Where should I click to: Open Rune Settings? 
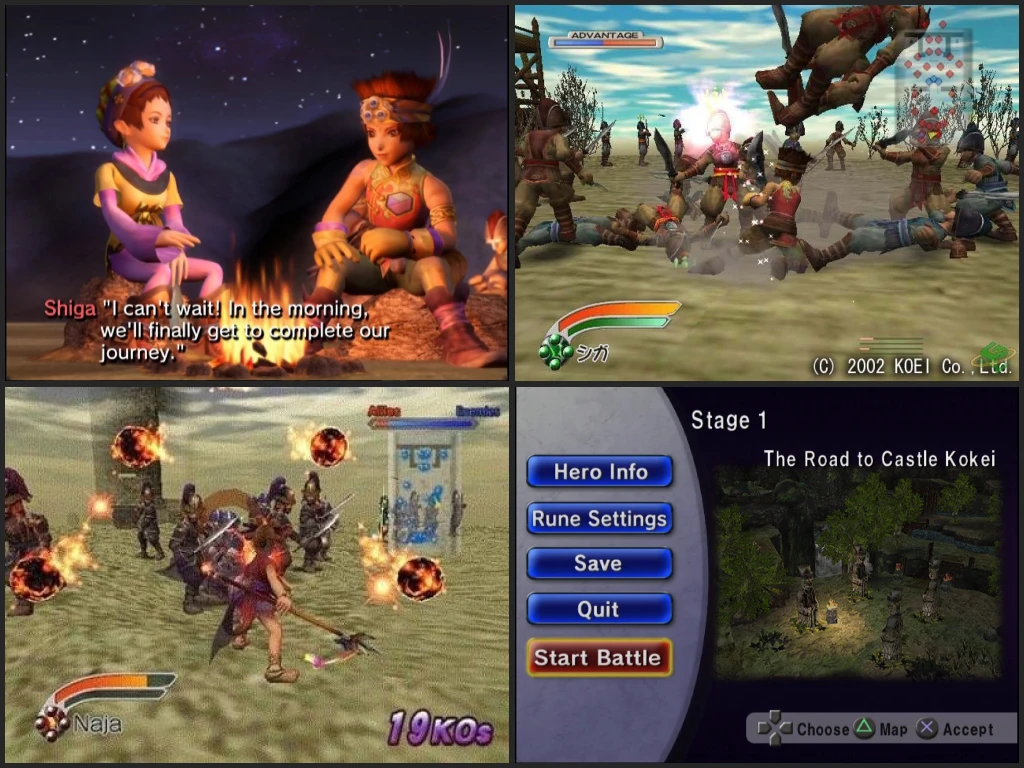tap(599, 518)
